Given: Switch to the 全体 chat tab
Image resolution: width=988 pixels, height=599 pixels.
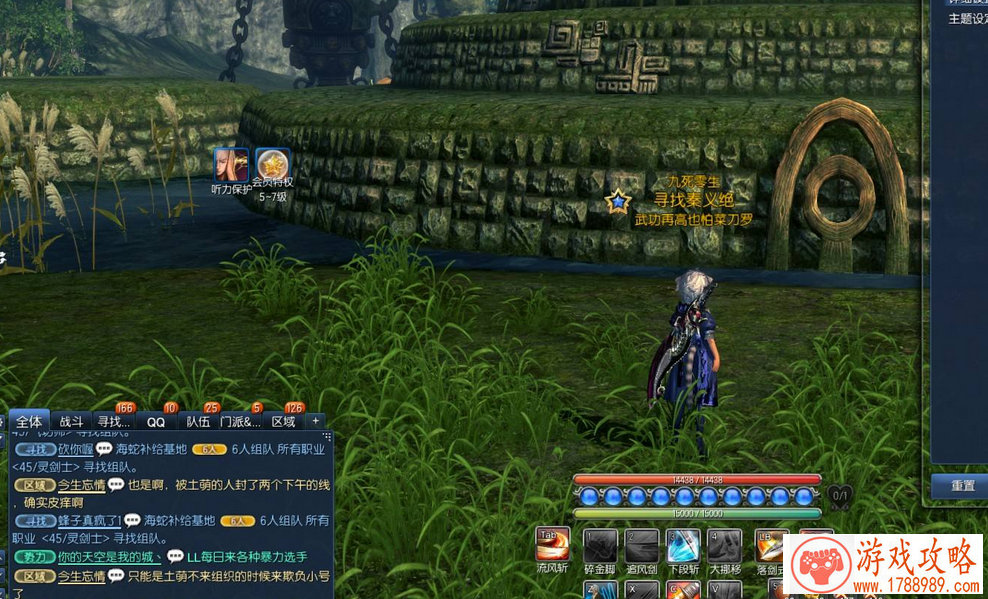Looking at the screenshot, I should click(x=29, y=422).
